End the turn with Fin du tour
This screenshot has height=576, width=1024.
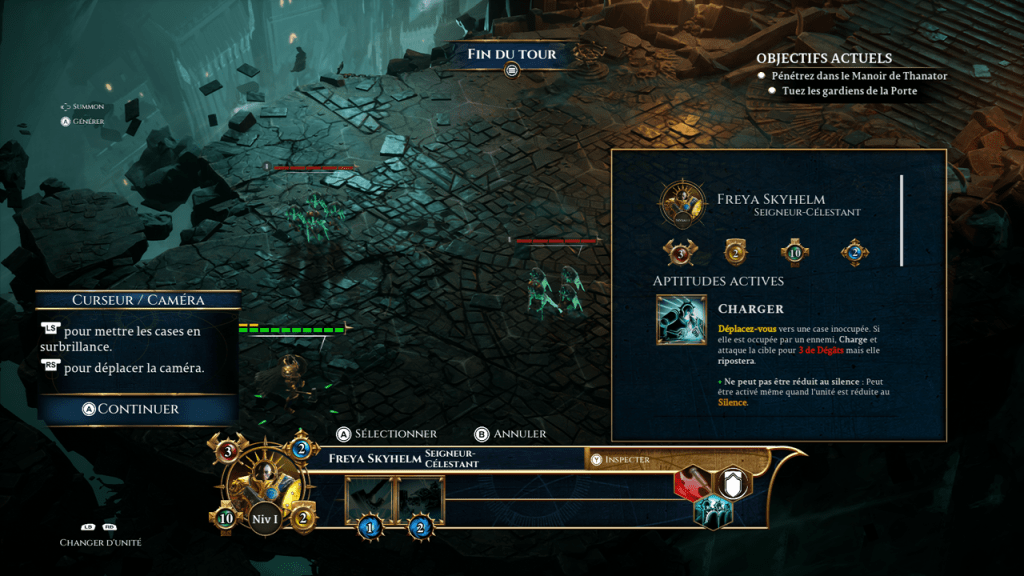512,54
